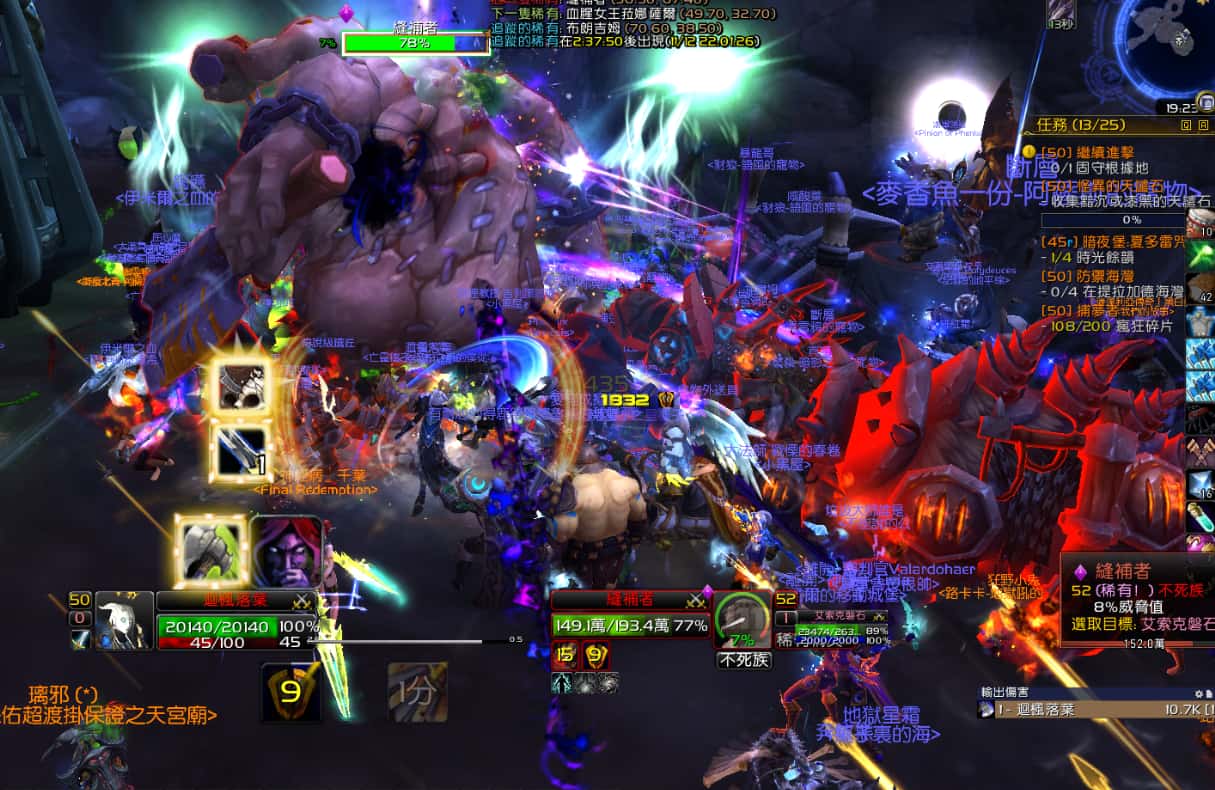
Task: Activate the glowing skull and bone ability
Action: 241,387
